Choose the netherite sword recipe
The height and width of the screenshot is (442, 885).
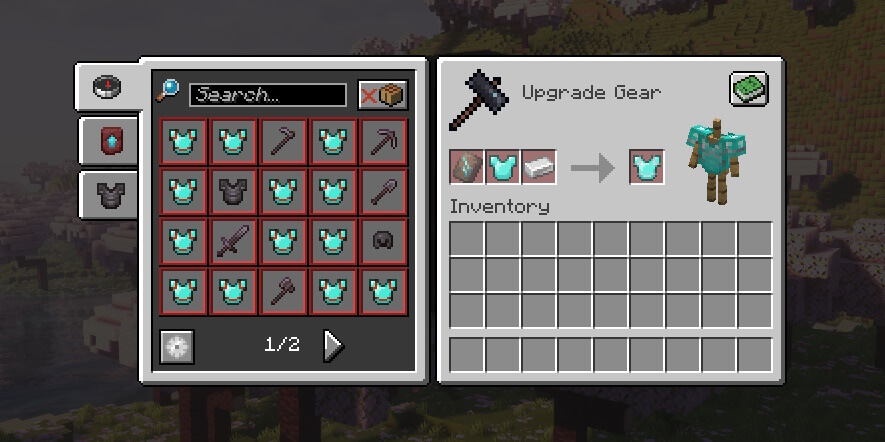[233, 242]
